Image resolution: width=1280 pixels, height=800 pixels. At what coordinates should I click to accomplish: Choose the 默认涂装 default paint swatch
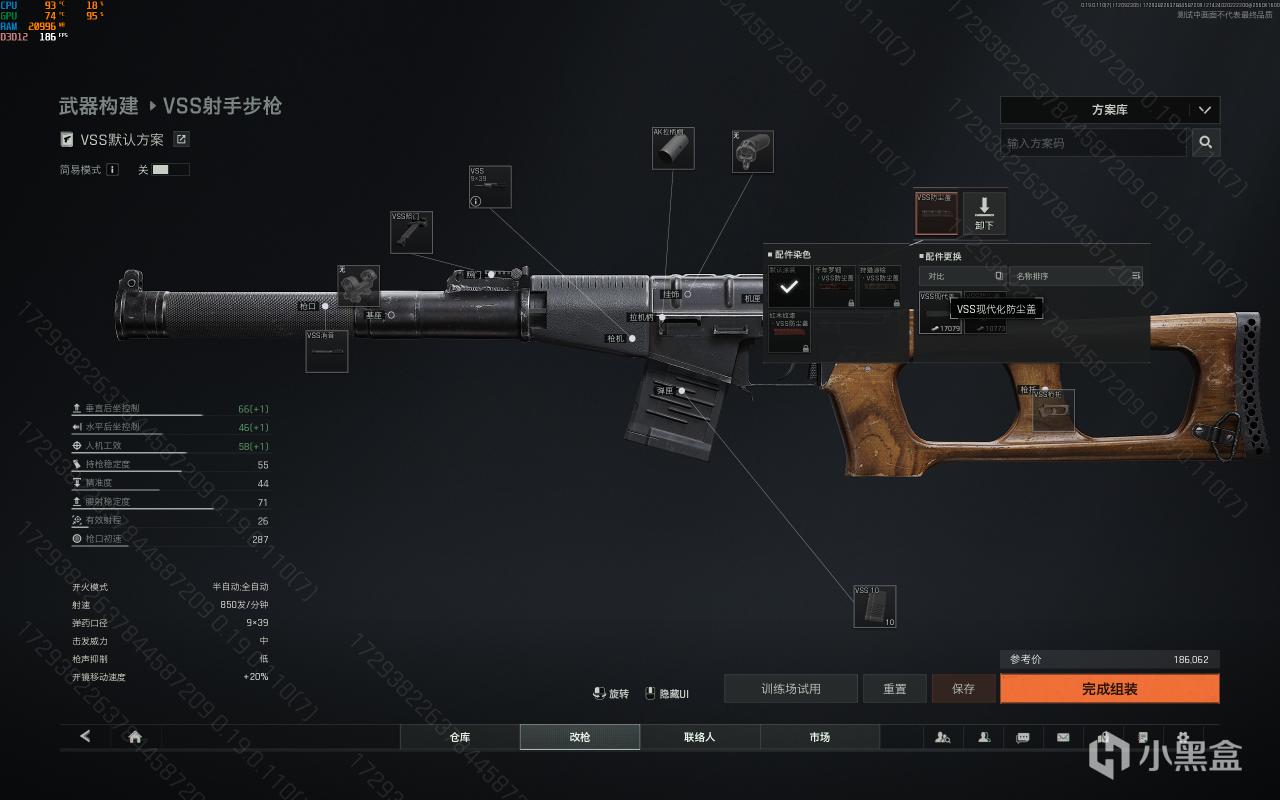coord(789,286)
